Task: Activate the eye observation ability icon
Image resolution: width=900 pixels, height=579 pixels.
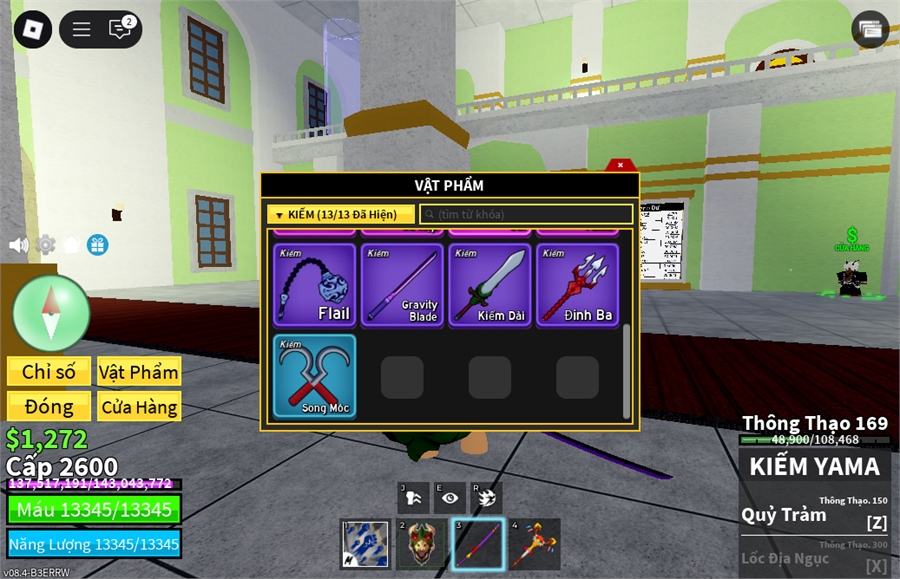Action: 451,497
